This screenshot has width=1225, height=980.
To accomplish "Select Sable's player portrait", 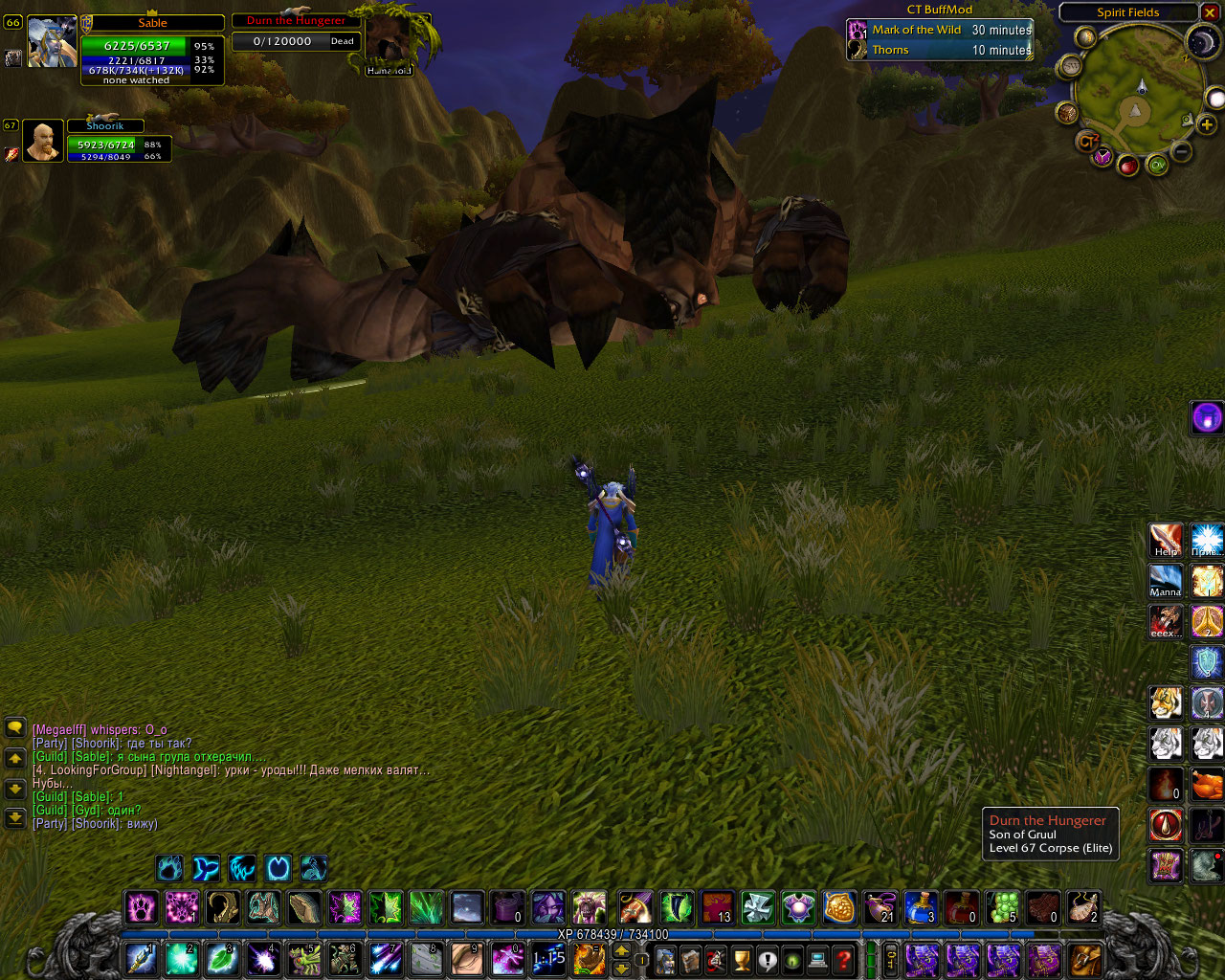I will point(52,41).
